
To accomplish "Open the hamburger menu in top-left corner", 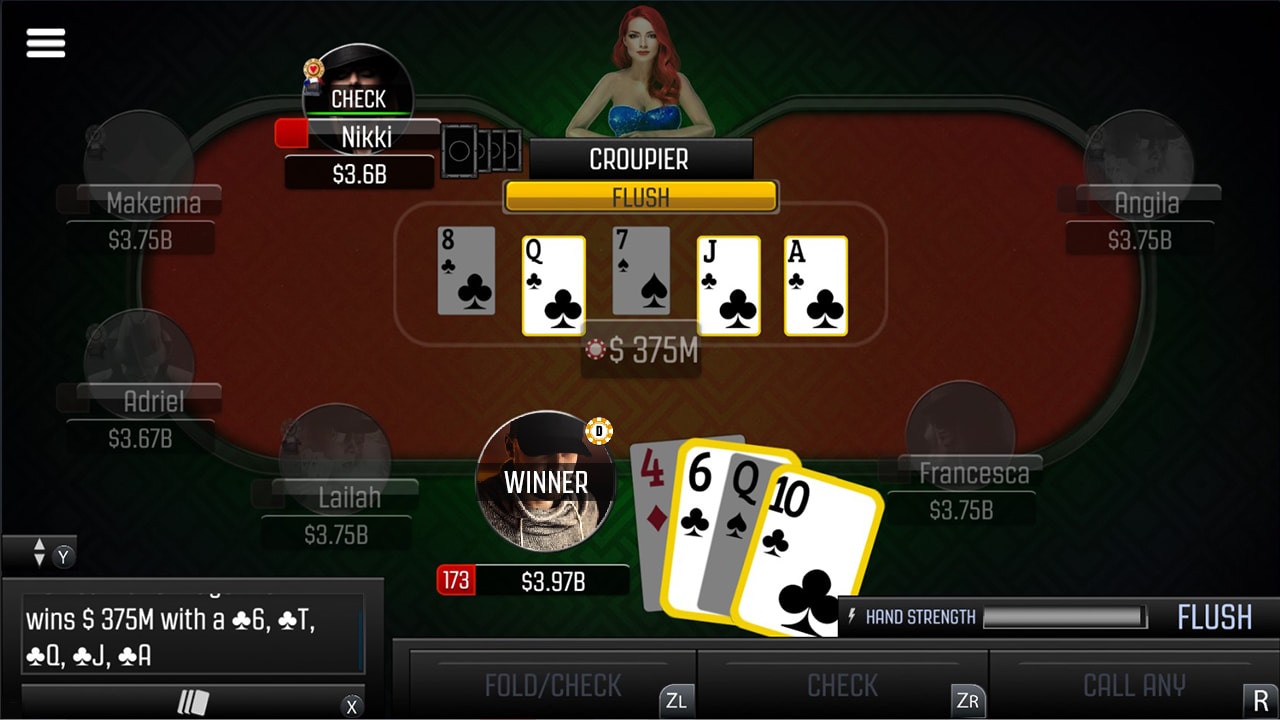I will coord(45,43).
